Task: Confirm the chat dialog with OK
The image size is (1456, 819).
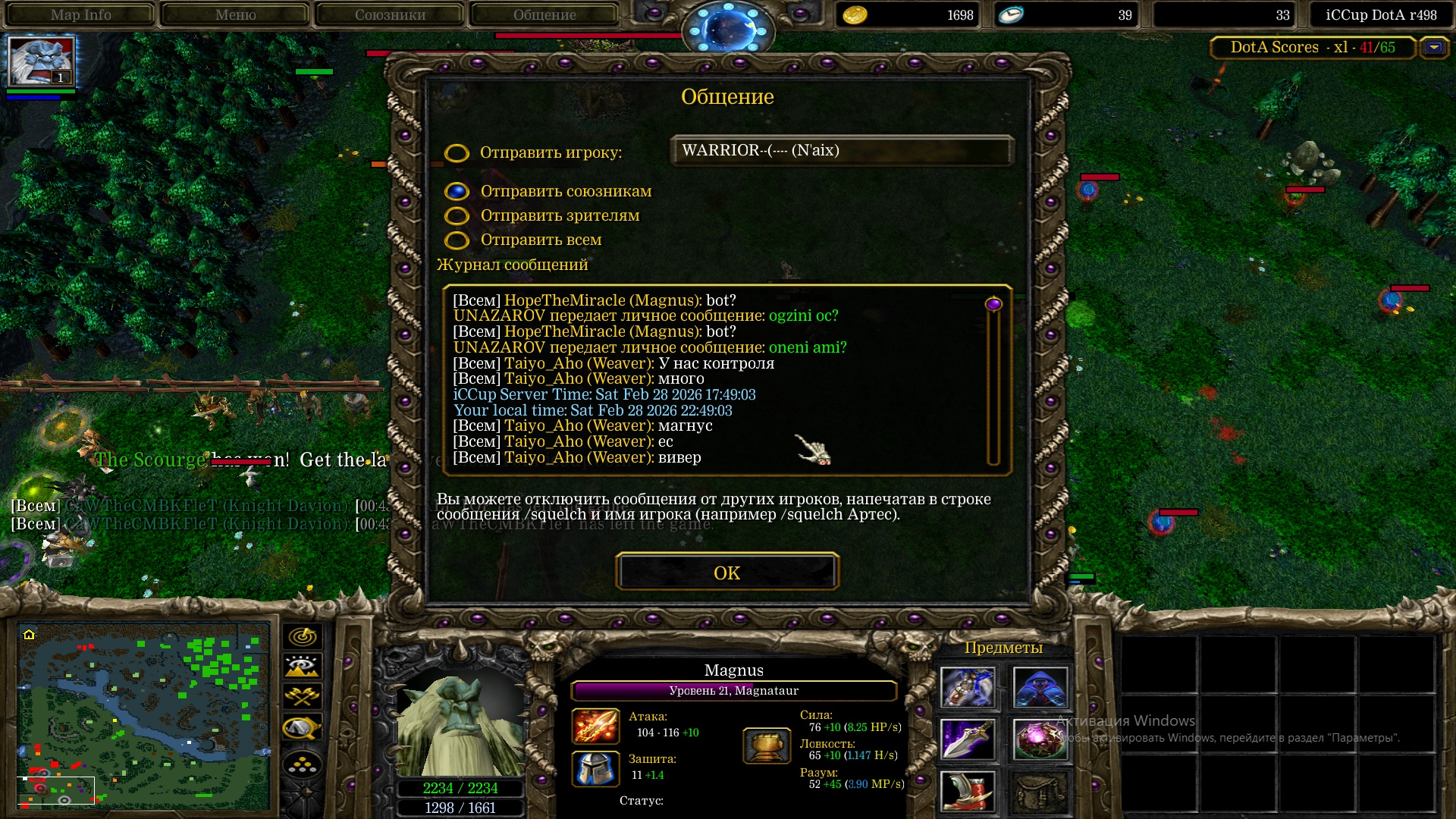Action: click(x=726, y=573)
